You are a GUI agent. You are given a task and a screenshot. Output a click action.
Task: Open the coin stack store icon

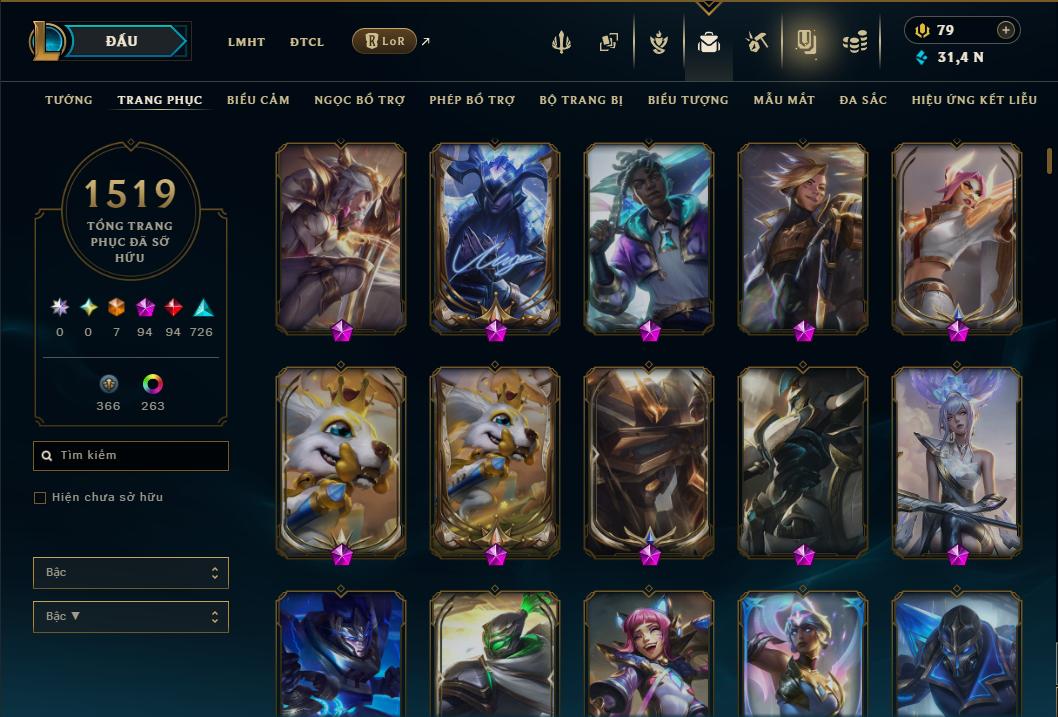(x=854, y=42)
